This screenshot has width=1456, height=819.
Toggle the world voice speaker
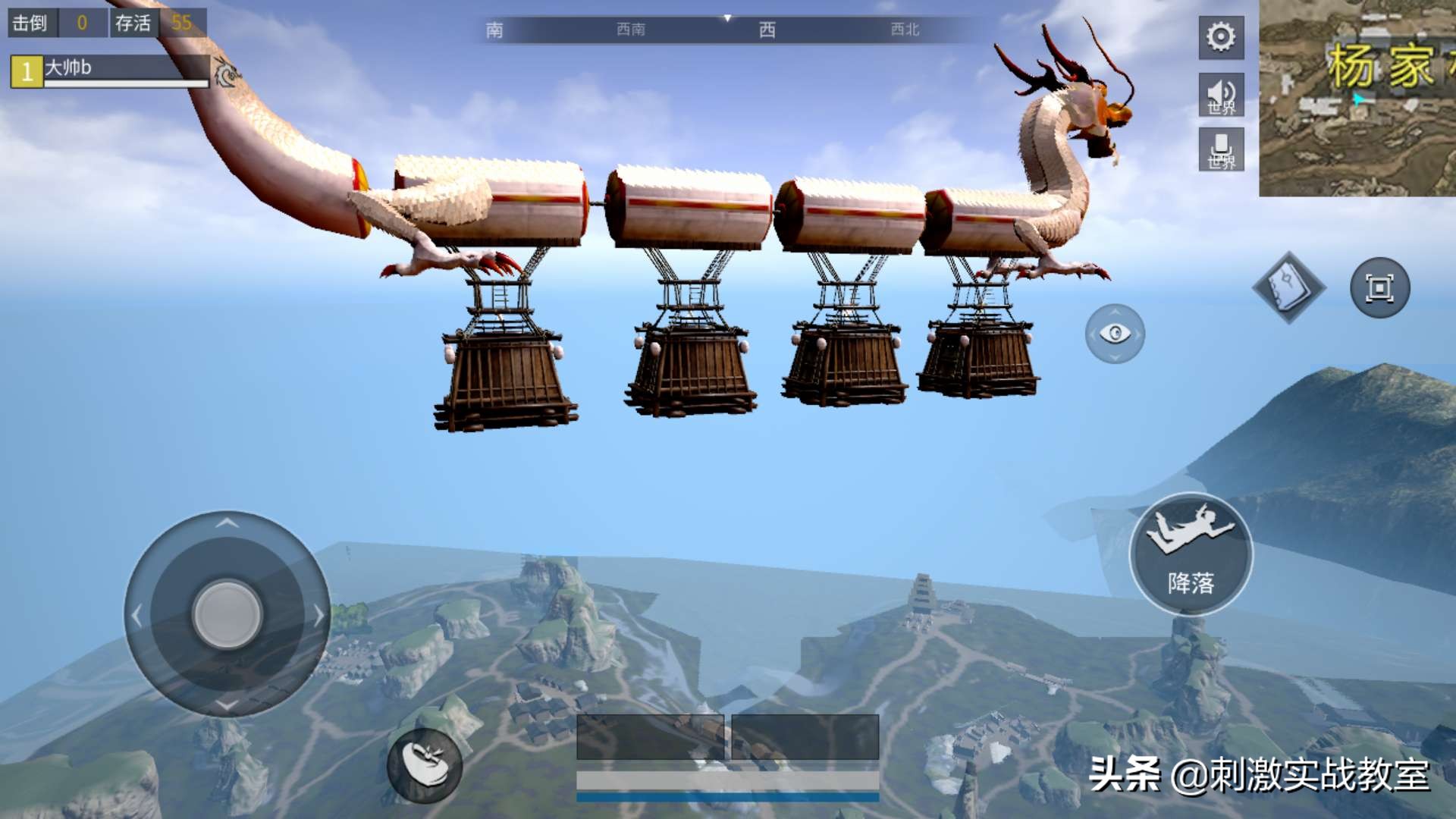[x=1221, y=95]
